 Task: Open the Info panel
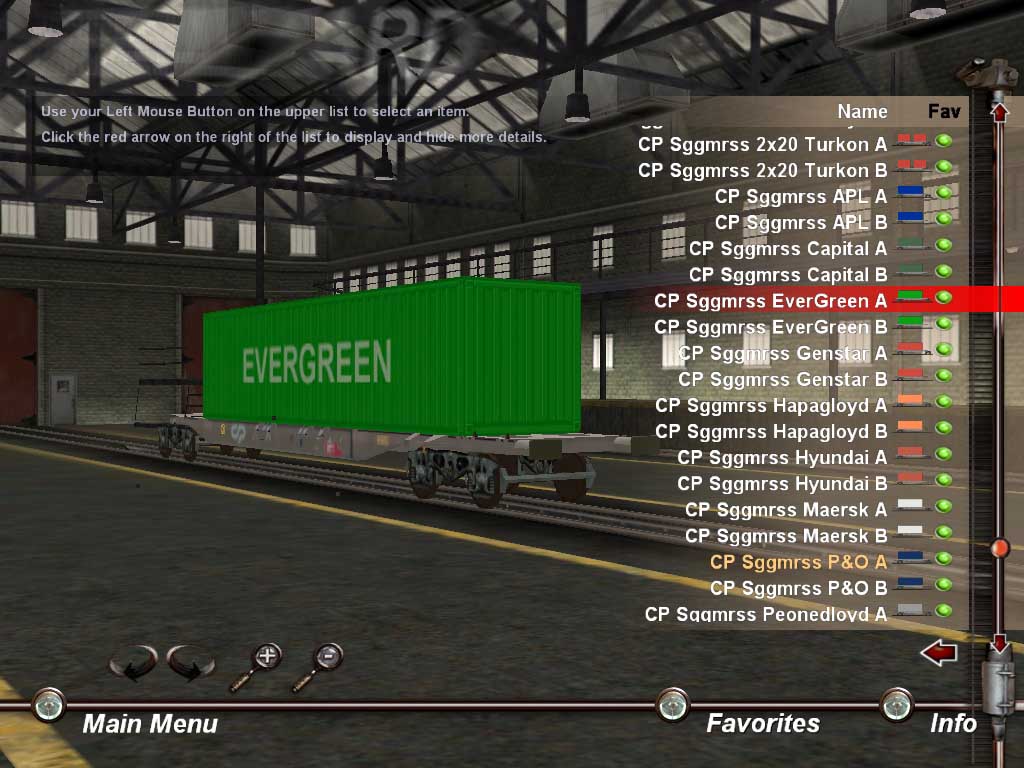tap(952, 723)
